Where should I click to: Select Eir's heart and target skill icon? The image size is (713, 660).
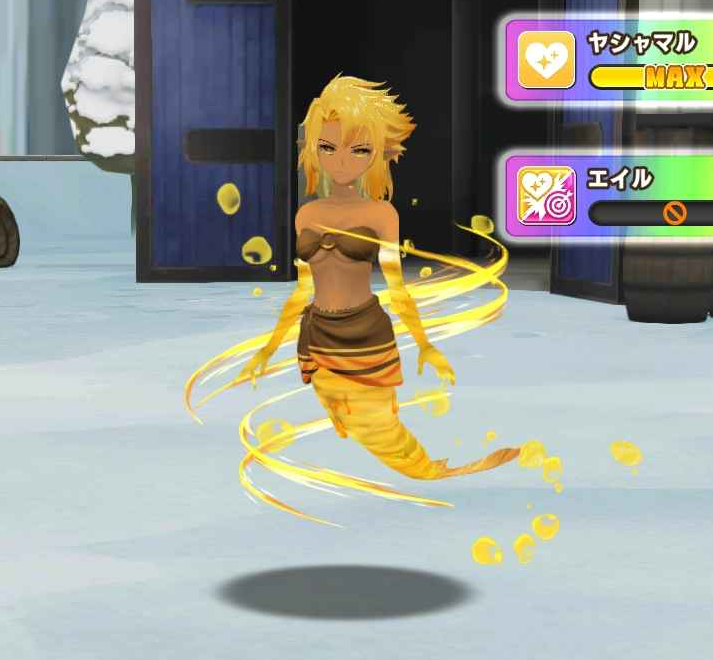[x=546, y=195]
